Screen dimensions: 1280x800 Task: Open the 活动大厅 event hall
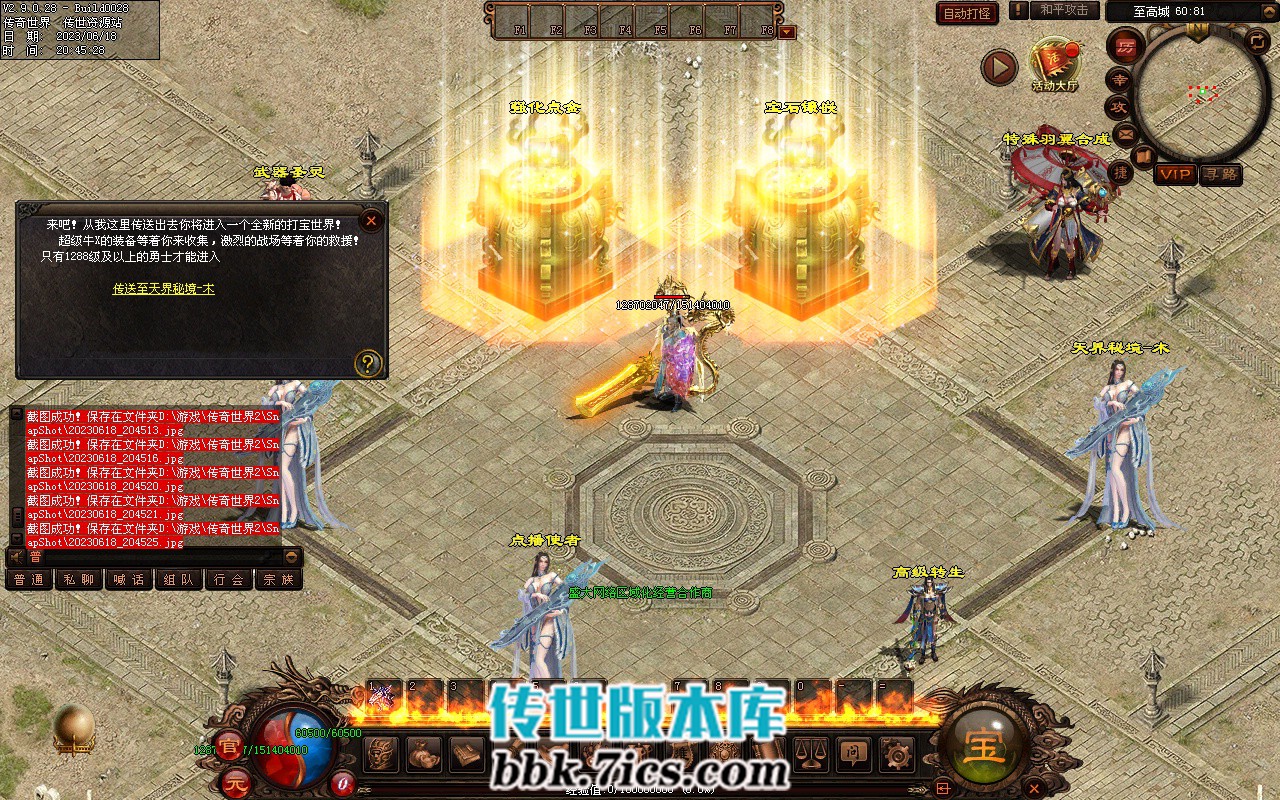1055,64
